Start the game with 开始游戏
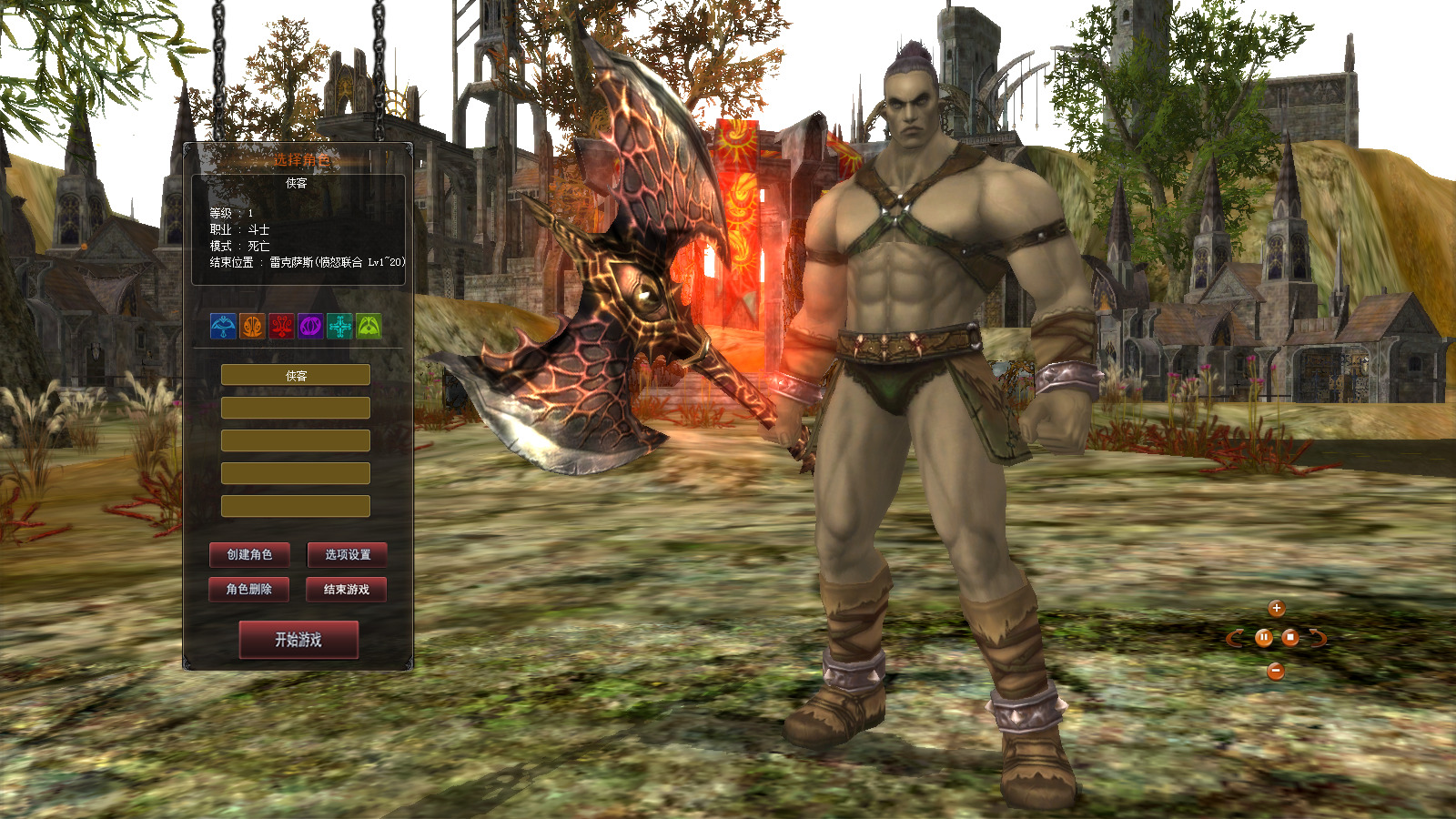The height and width of the screenshot is (819, 1456). click(298, 640)
